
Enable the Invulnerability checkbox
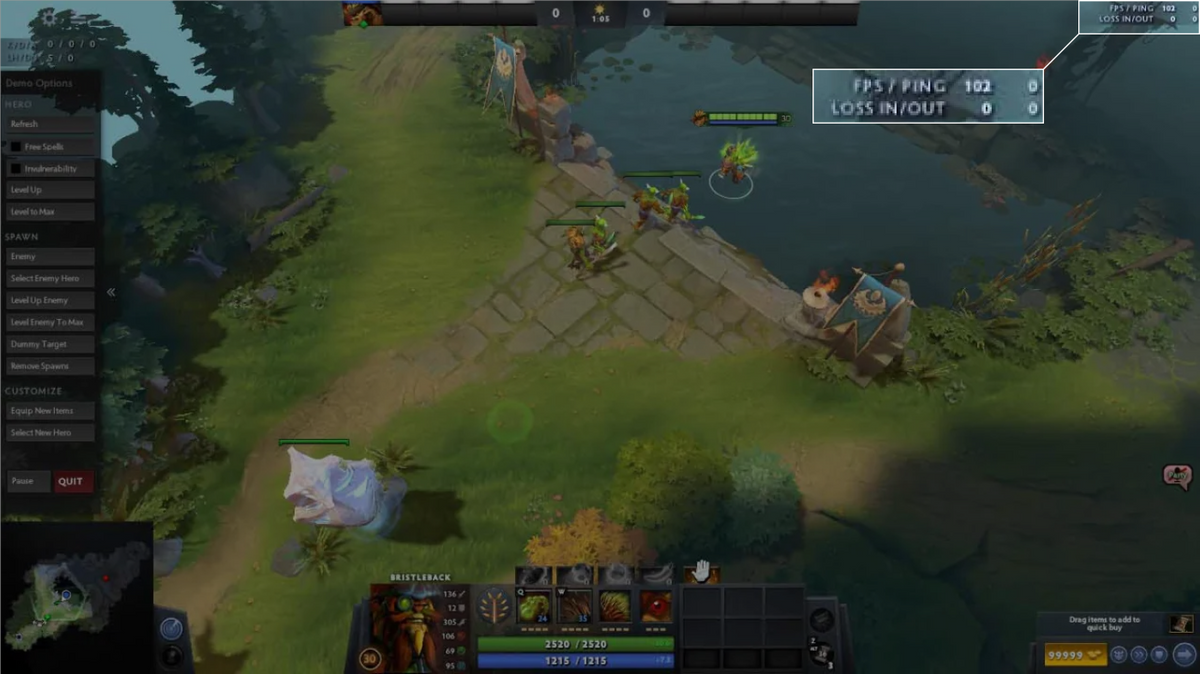pyautogui.click(x=16, y=169)
